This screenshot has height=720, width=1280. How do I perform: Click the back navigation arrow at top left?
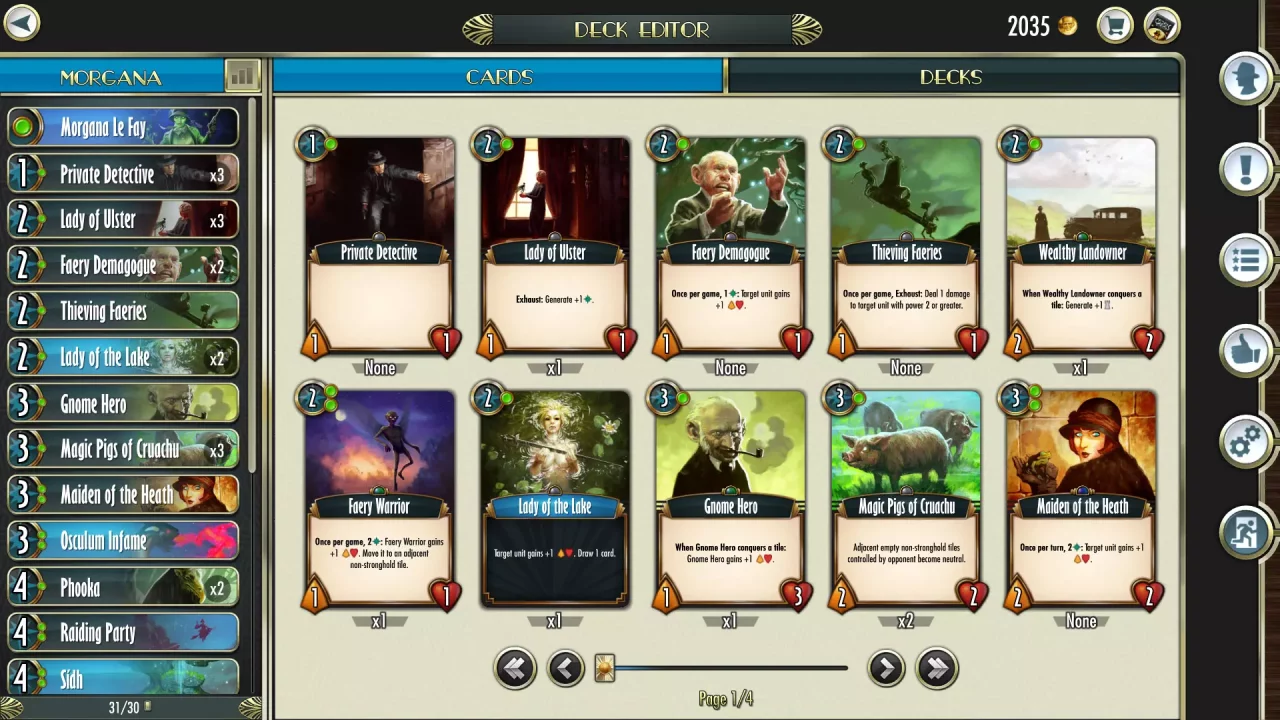click(x=21, y=23)
